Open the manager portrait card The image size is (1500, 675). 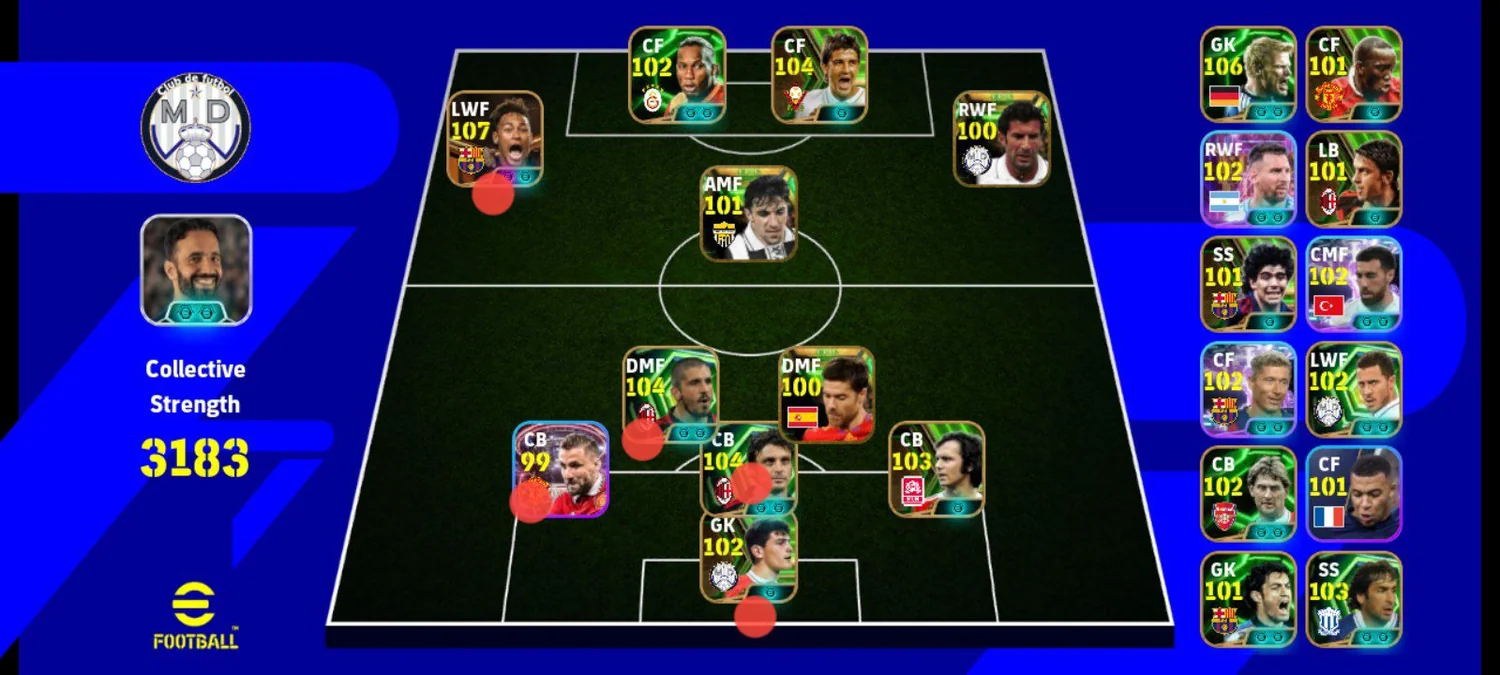pos(196,270)
